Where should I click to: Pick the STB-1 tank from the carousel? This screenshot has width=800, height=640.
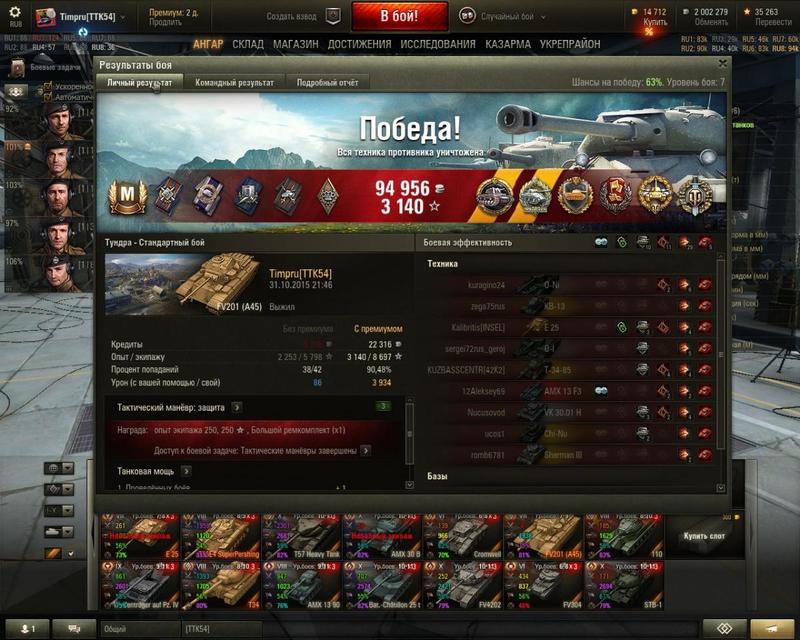(621, 586)
